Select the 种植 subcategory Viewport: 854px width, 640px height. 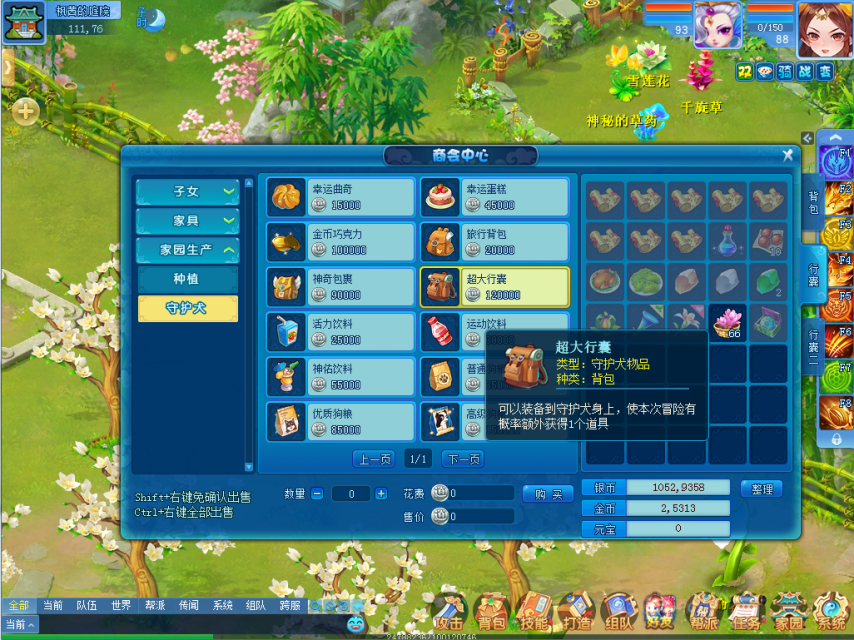click(187, 279)
